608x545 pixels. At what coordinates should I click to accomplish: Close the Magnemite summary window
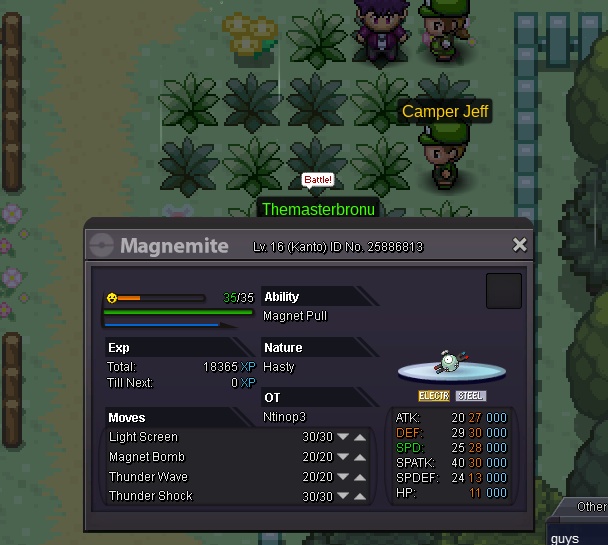tap(519, 245)
